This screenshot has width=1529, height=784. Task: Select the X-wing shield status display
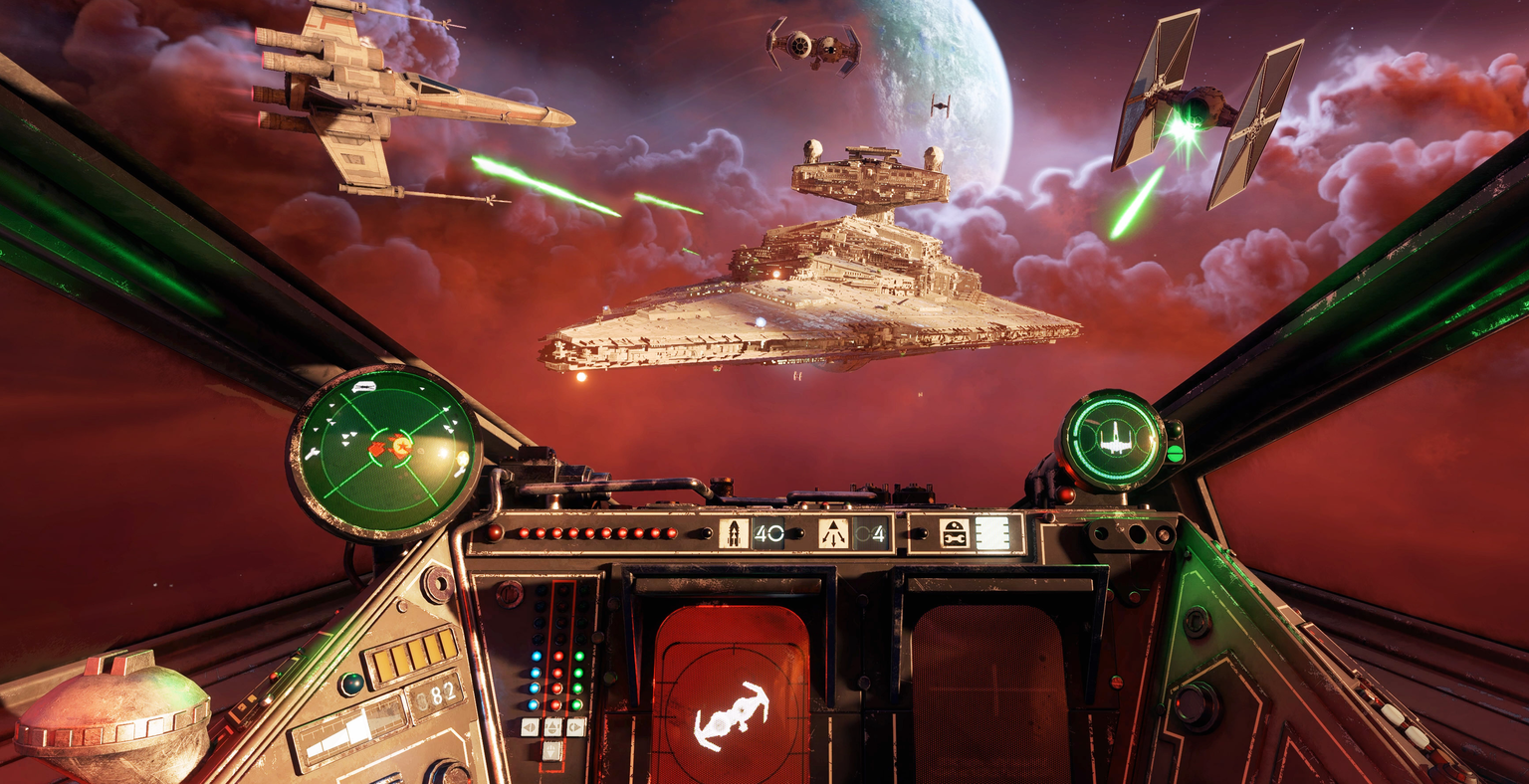[1112, 439]
